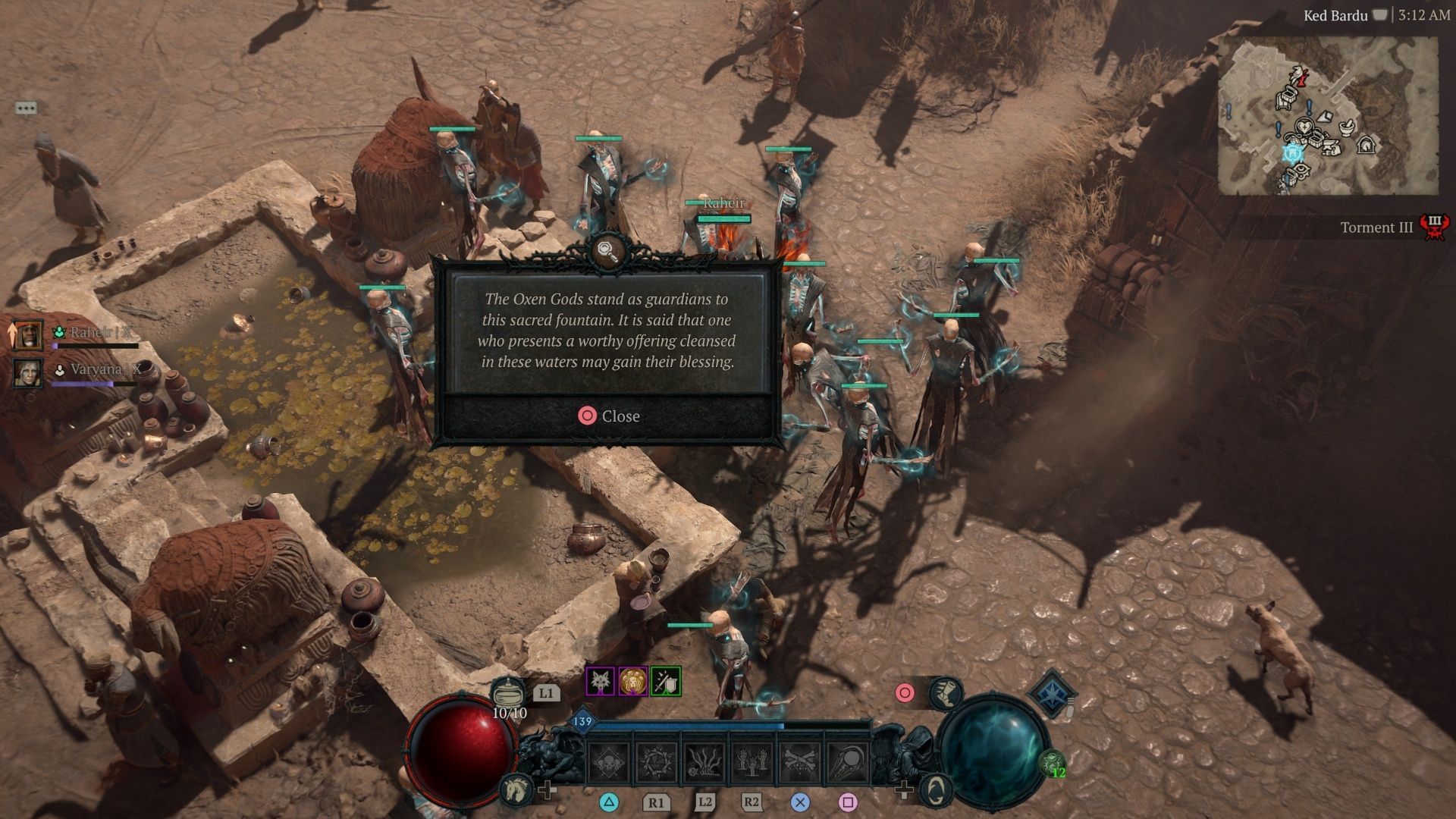
Task: Open the Torment III difficulty skull icon
Action: pos(1433,227)
